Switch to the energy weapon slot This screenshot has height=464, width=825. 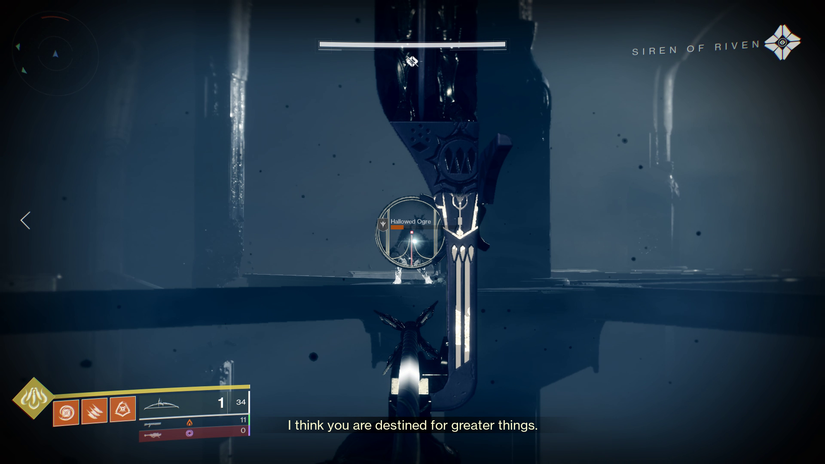click(x=192, y=421)
